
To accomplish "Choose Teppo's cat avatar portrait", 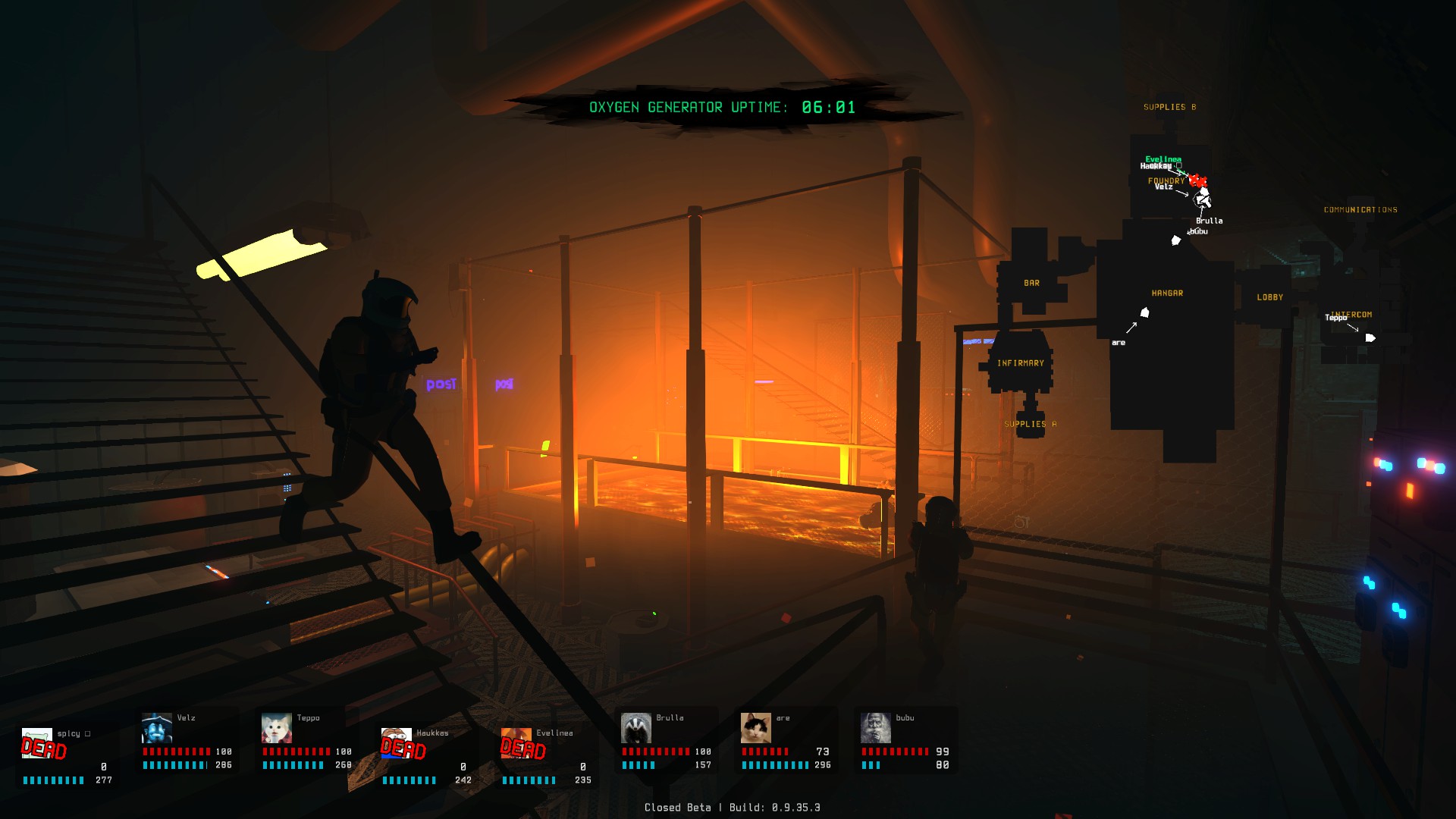I will 277,729.
